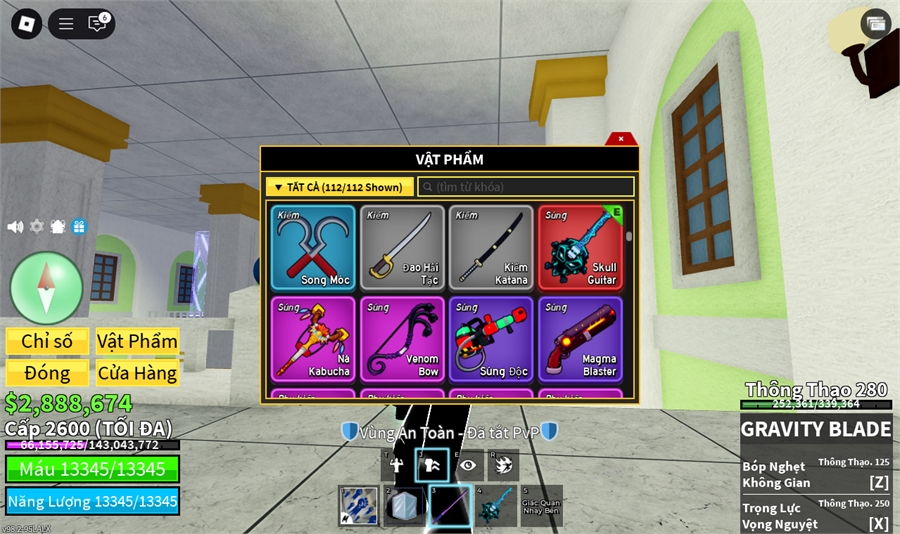Image resolution: width=900 pixels, height=534 pixels.
Task: Choose the Venom Bow item
Action: pos(402,338)
